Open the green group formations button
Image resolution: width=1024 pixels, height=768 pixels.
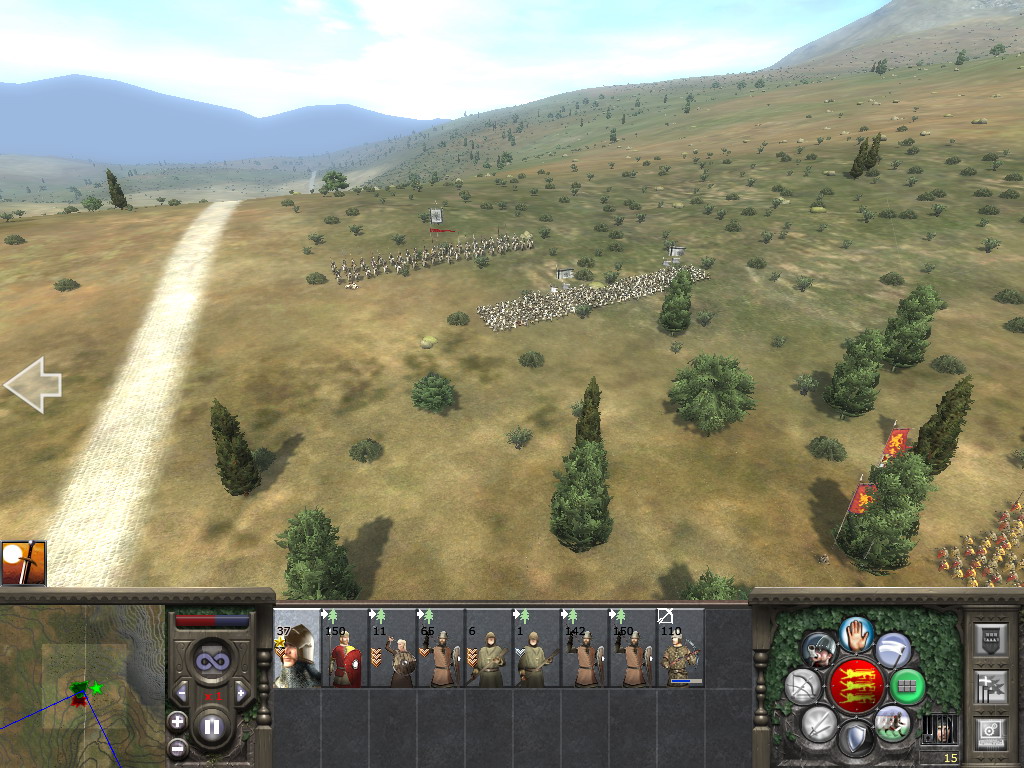pyautogui.click(x=907, y=687)
